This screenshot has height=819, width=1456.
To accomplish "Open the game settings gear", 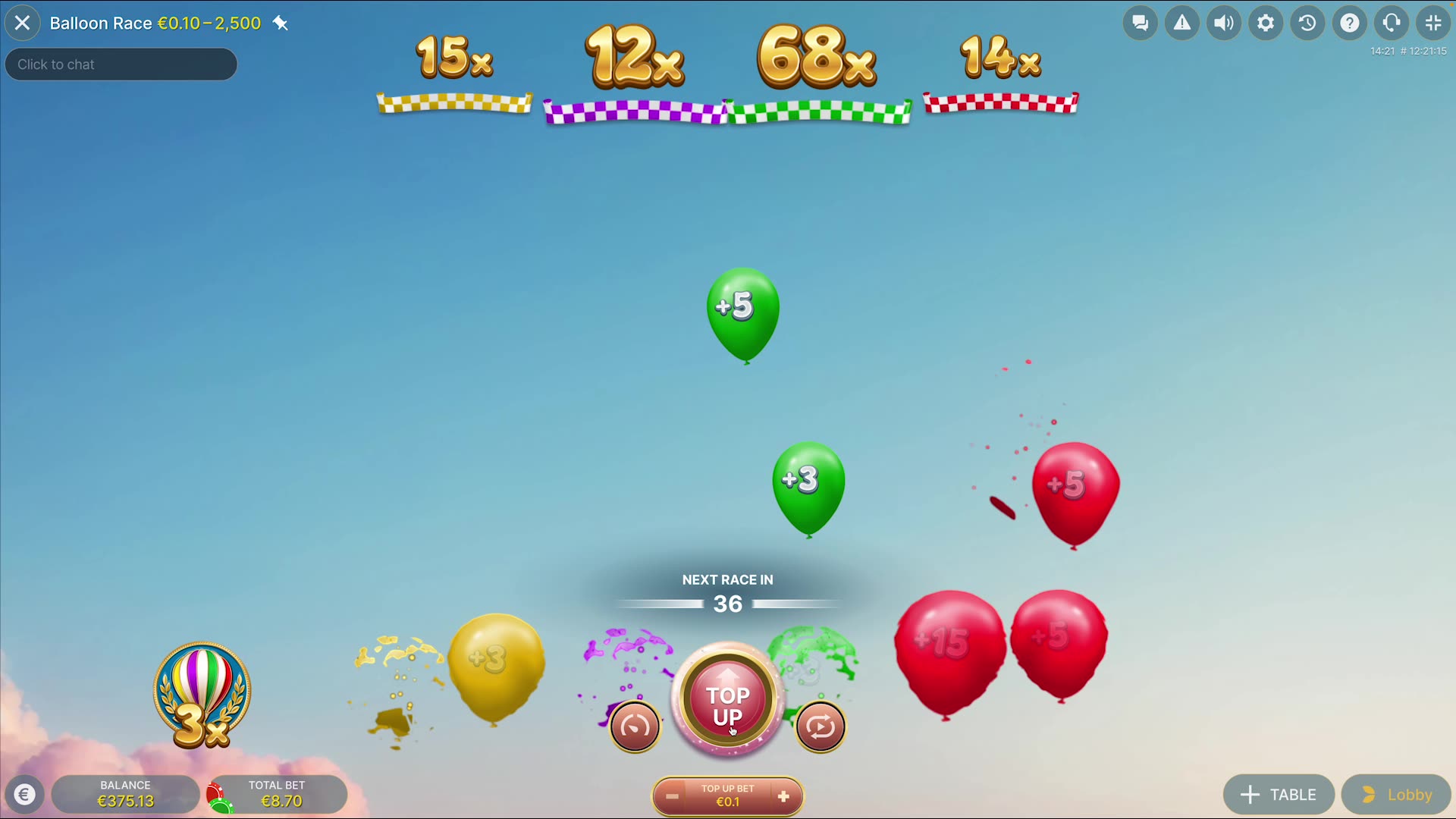I will click(1265, 23).
